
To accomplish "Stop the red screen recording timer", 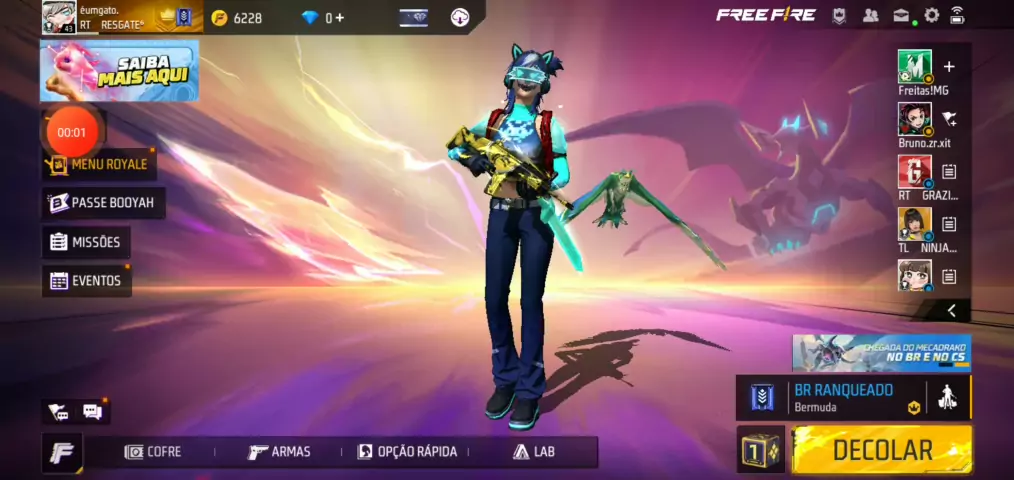I will 71,132.
